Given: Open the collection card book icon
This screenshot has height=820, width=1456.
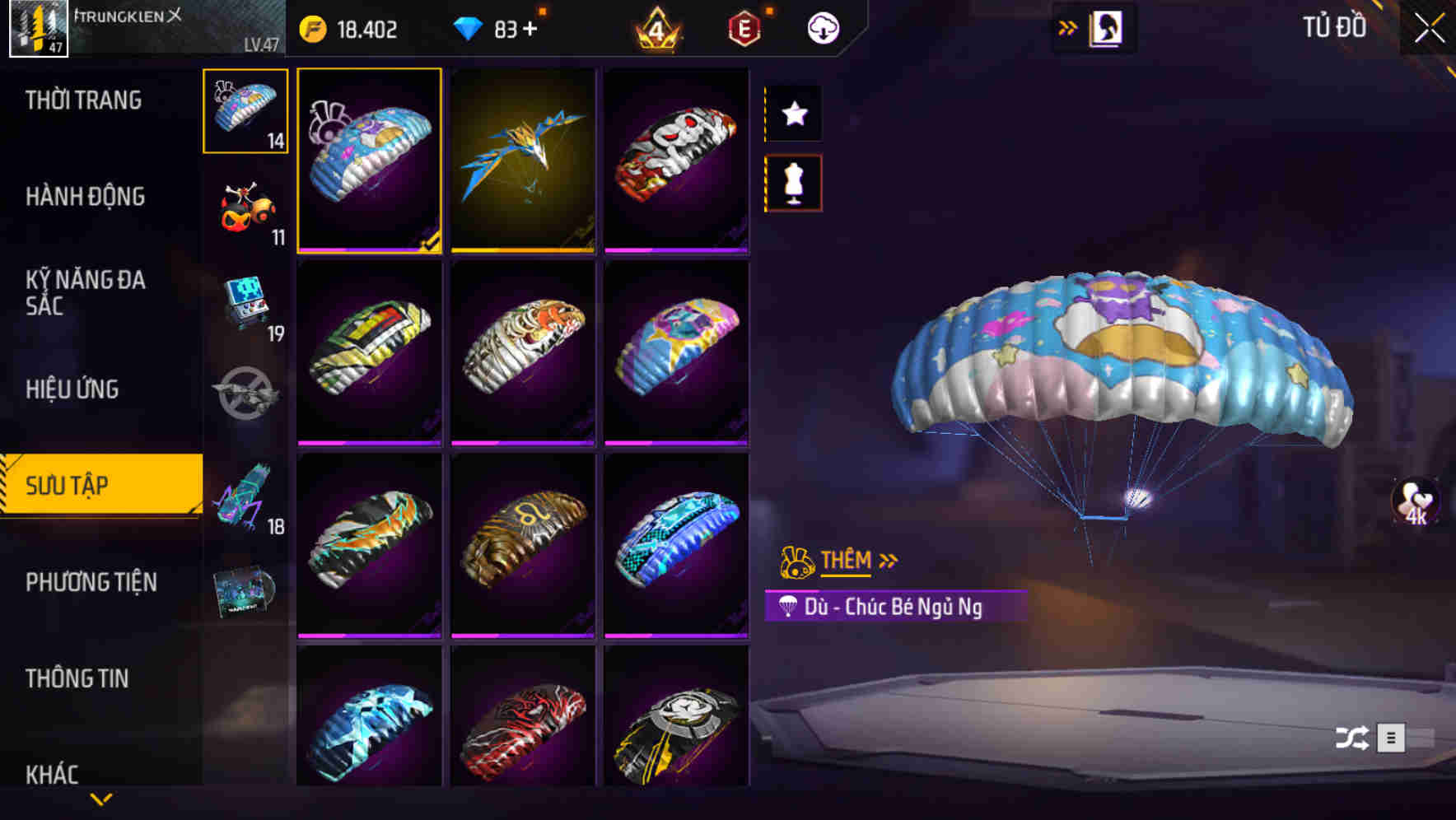Looking at the screenshot, I should [x=1108, y=27].
